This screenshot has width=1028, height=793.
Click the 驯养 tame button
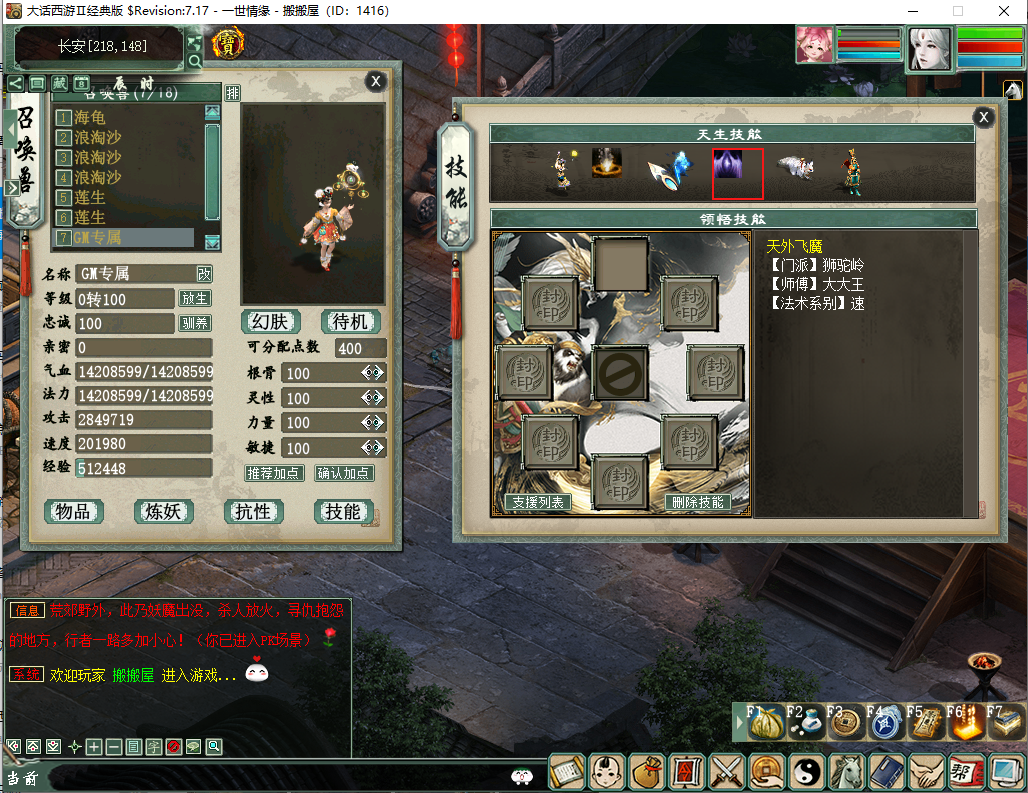[195, 324]
